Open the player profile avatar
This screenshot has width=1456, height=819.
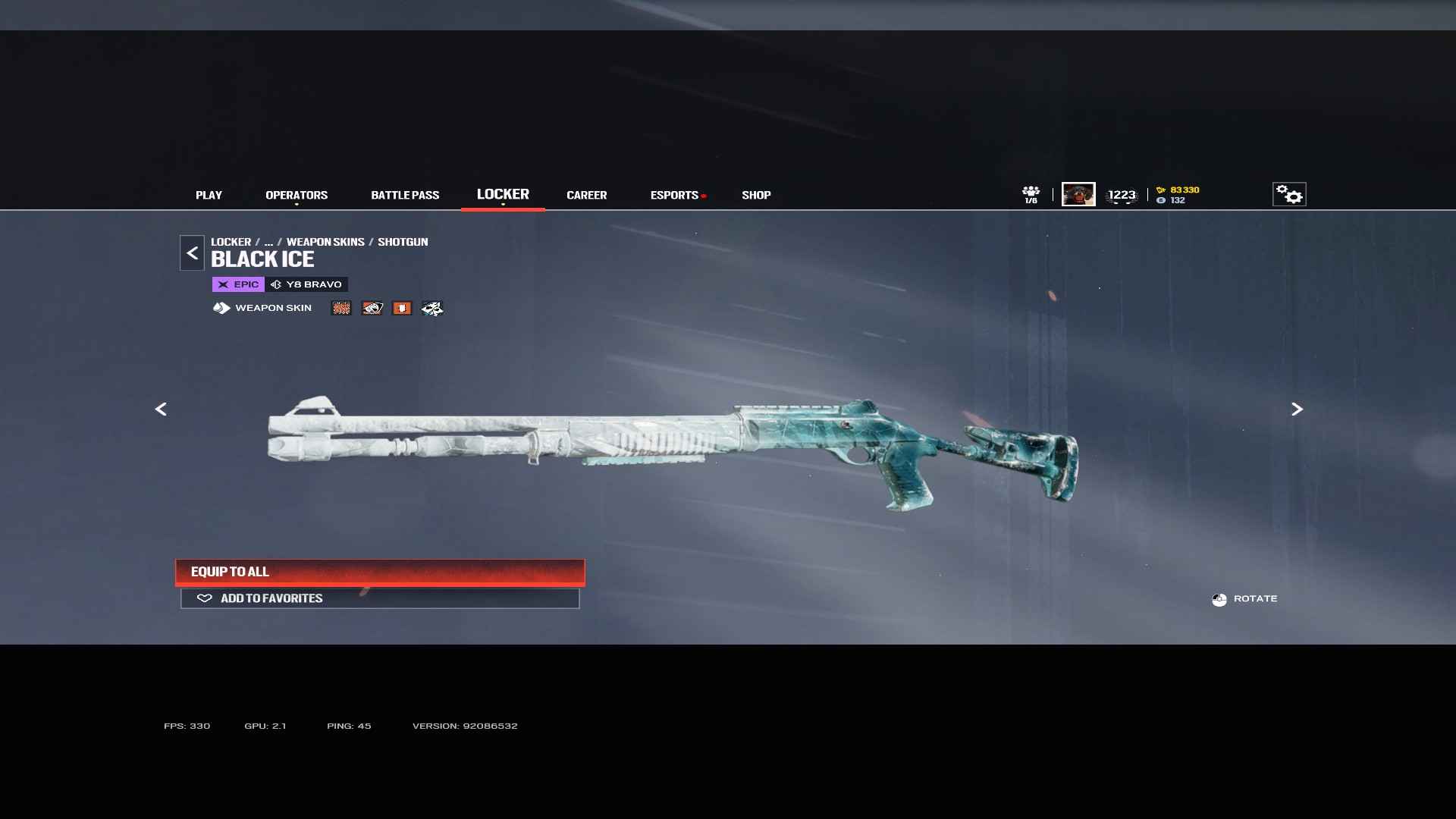click(x=1078, y=194)
